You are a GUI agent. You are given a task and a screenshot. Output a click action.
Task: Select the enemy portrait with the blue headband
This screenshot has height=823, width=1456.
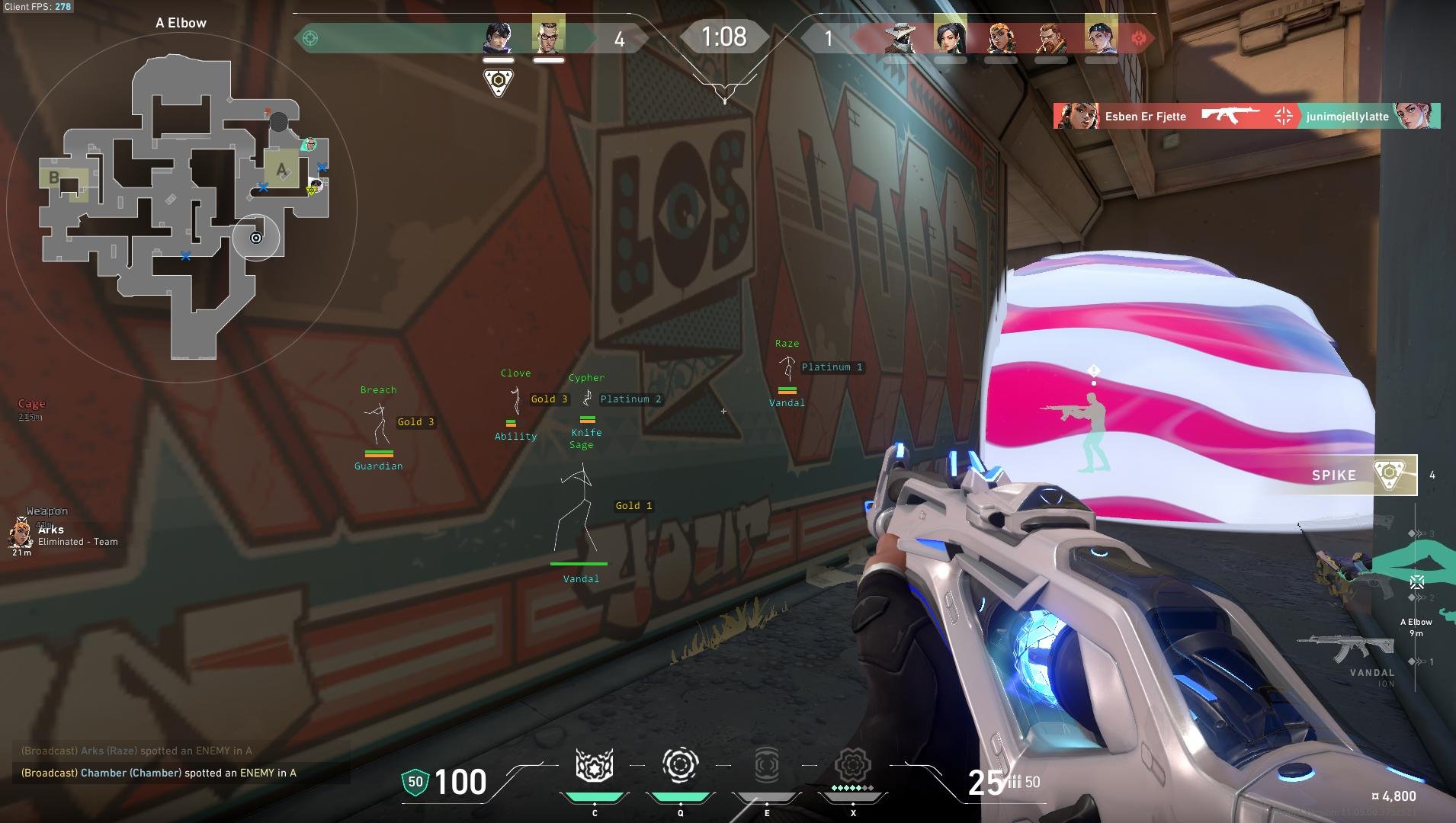point(1101,37)
